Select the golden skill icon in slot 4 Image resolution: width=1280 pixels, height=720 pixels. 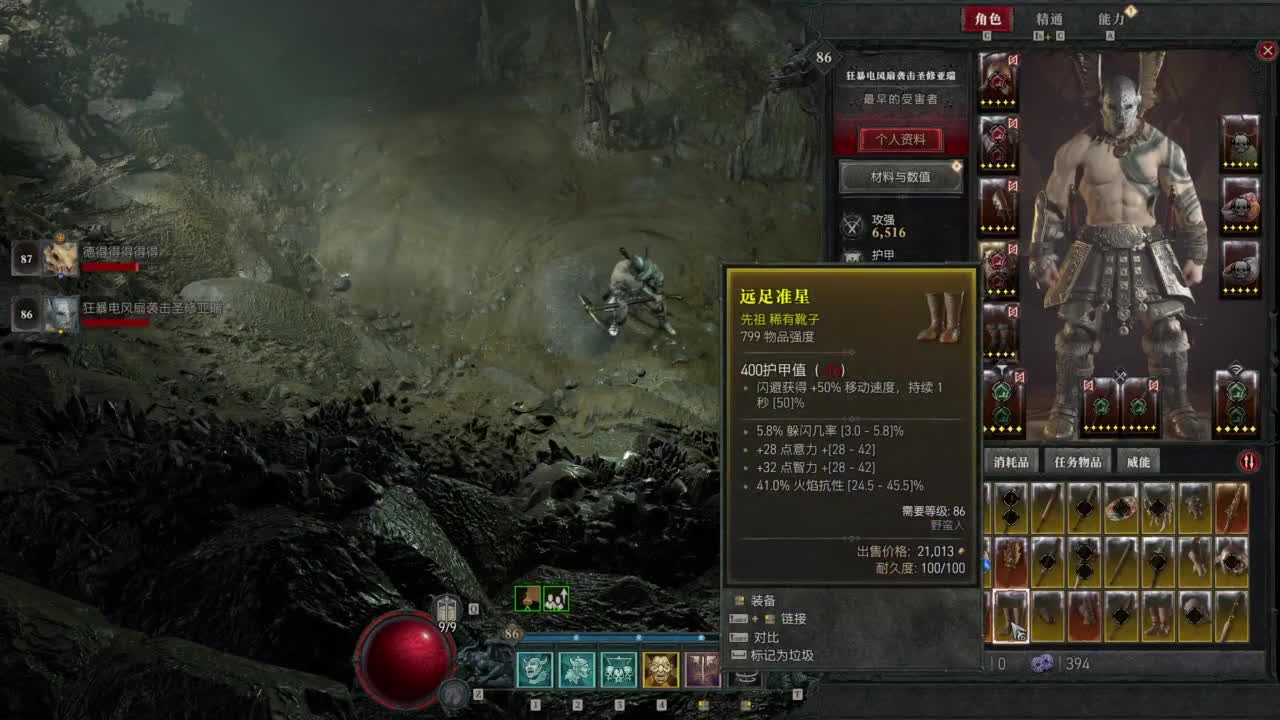(x=661, y=670)
